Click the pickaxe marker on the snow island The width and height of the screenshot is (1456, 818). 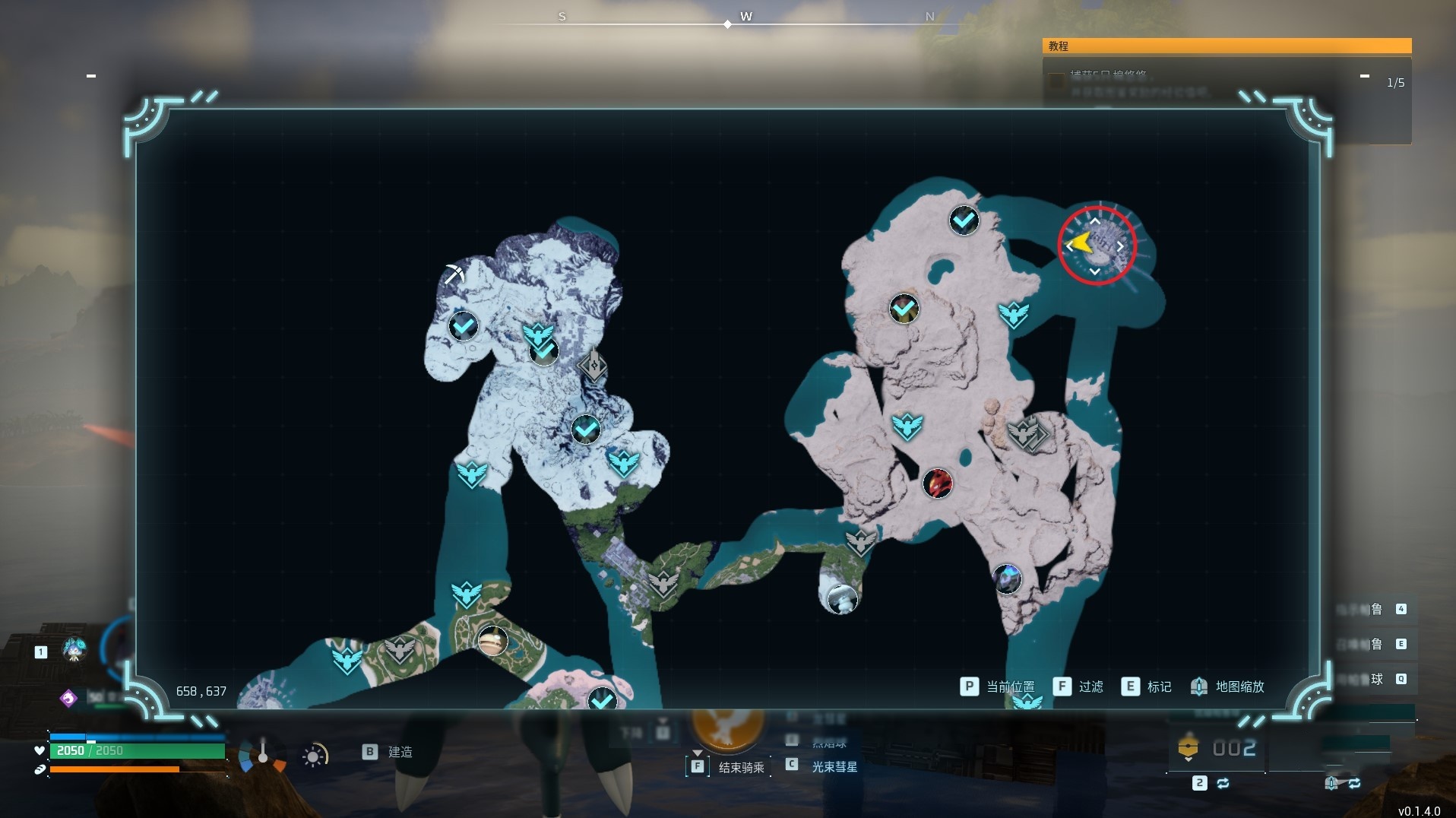(454, 273)
